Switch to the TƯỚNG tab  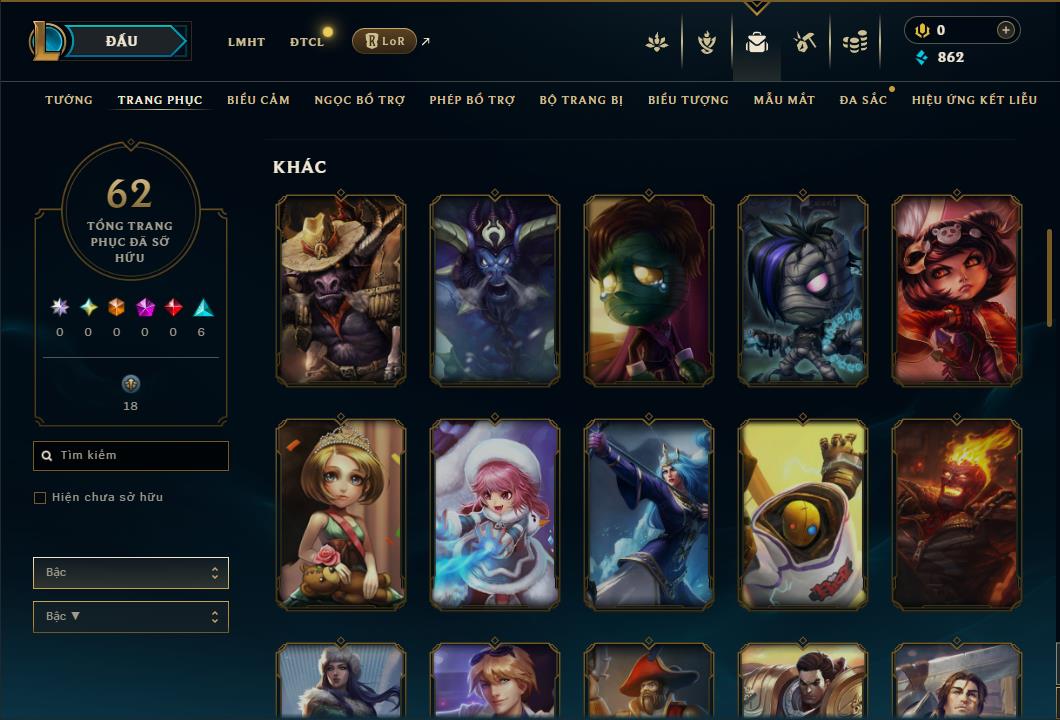click(x=69, y=100)
